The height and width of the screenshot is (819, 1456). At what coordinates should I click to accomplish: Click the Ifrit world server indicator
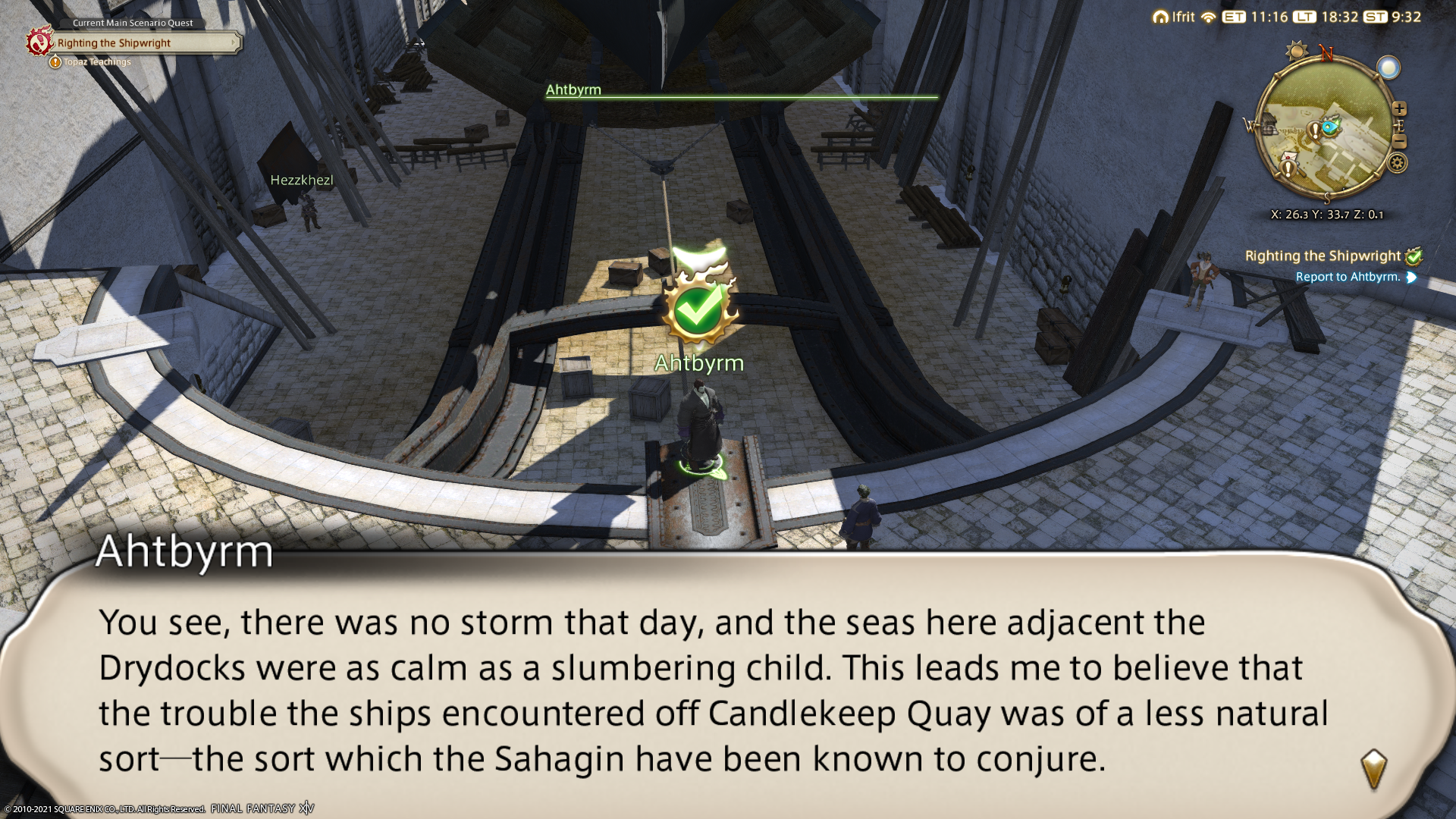click(1174, 17)
